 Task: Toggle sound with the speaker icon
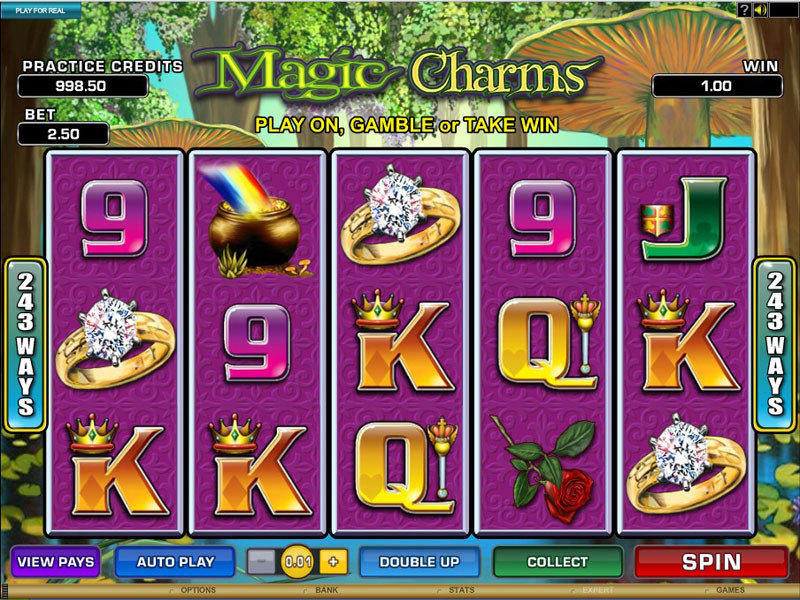(x=761, y=10)
